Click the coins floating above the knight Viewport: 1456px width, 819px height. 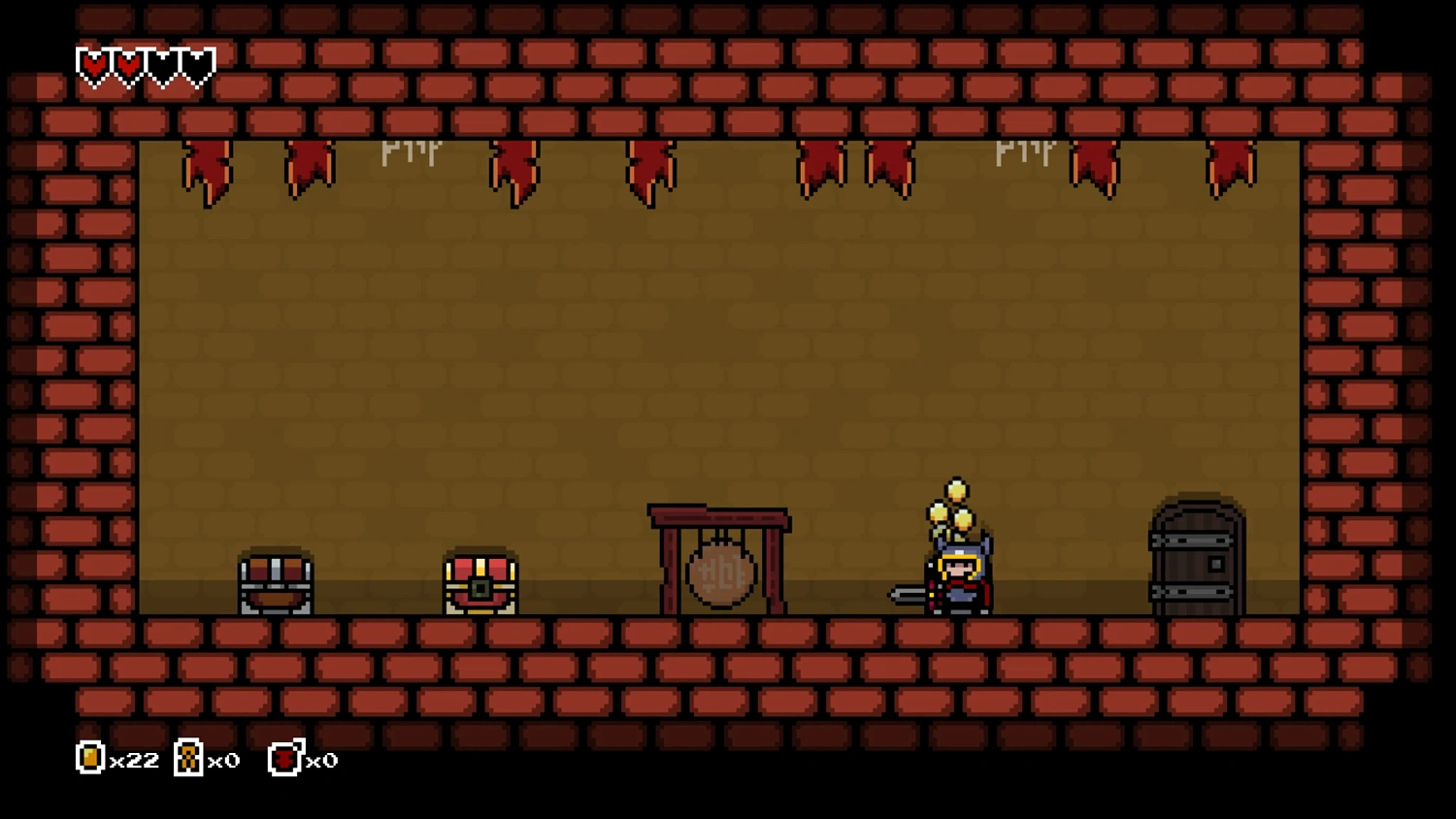click(951, 505)
